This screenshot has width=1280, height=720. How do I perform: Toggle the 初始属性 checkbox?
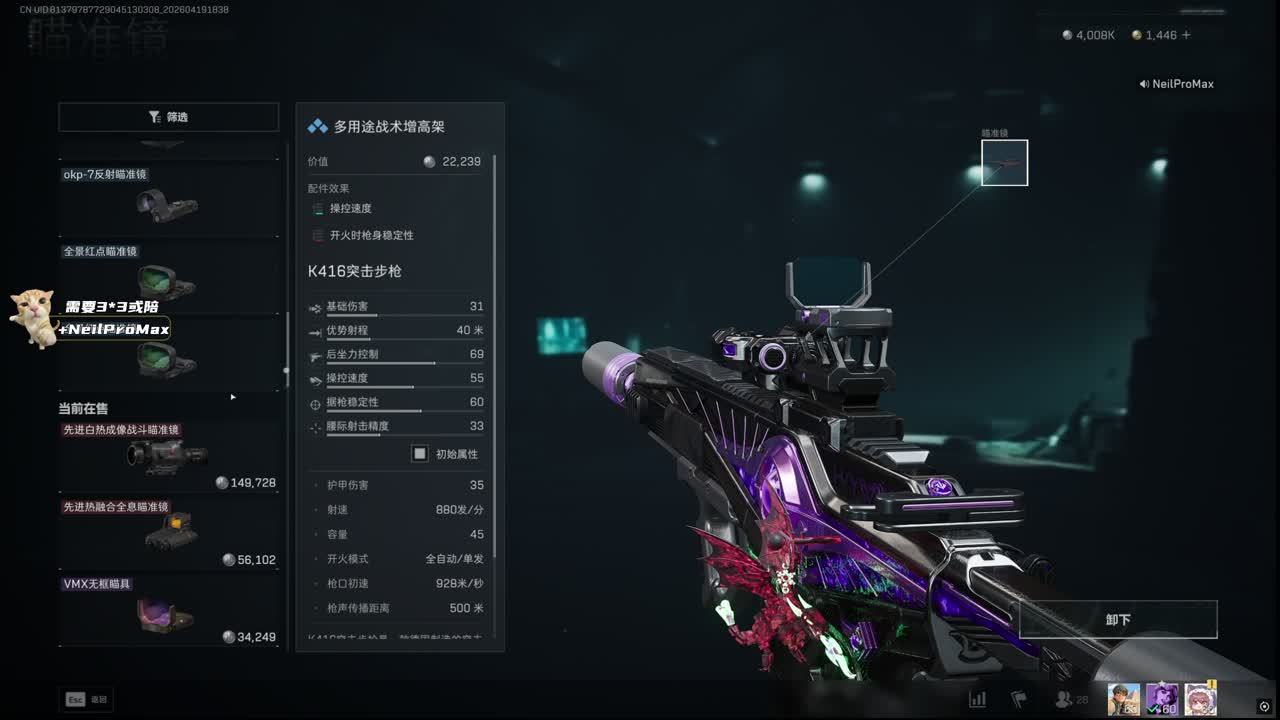(x=420, y=454)
